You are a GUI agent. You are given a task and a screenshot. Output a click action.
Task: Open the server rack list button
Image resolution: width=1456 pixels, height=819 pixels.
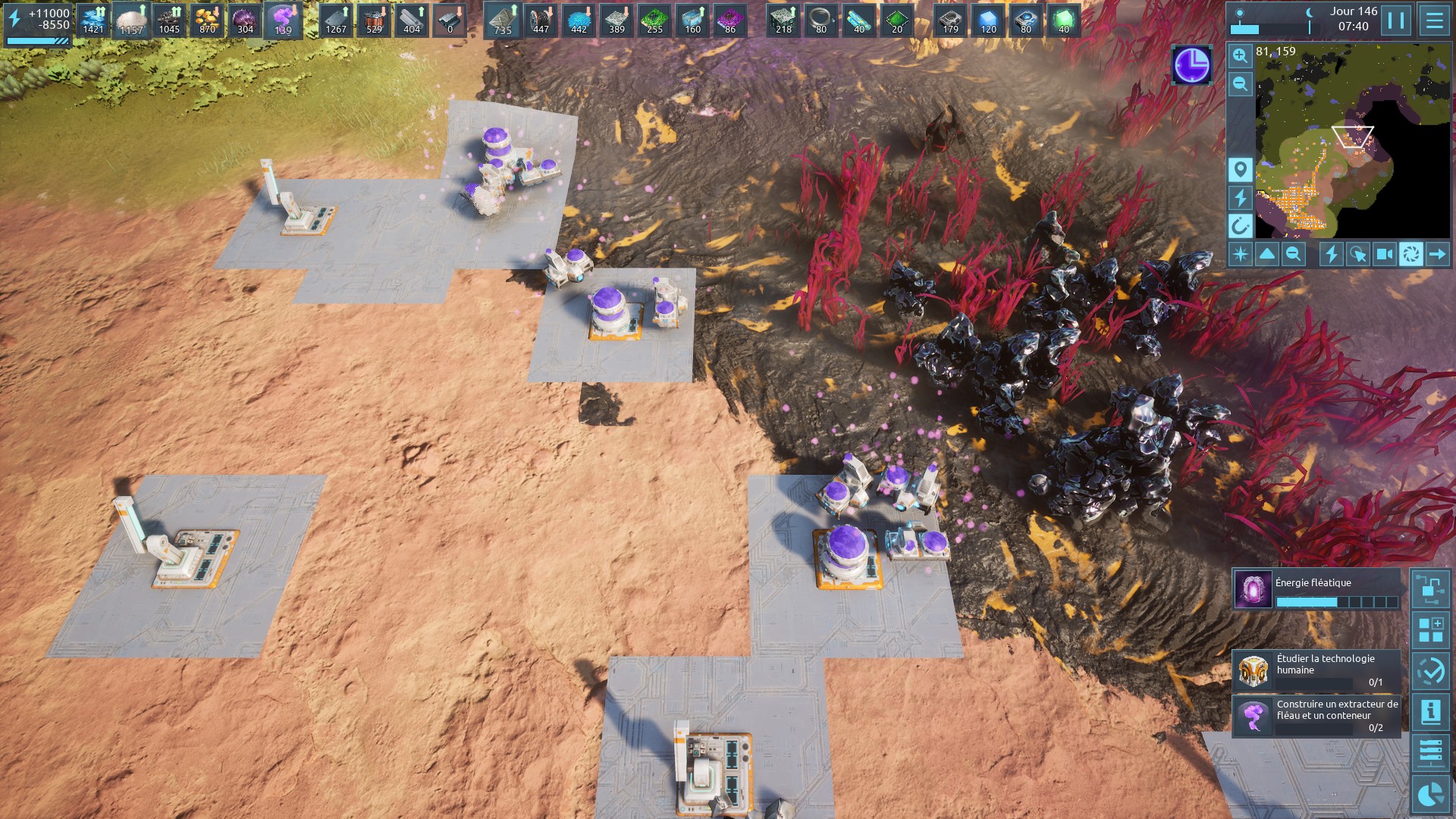click(1430, 752)
